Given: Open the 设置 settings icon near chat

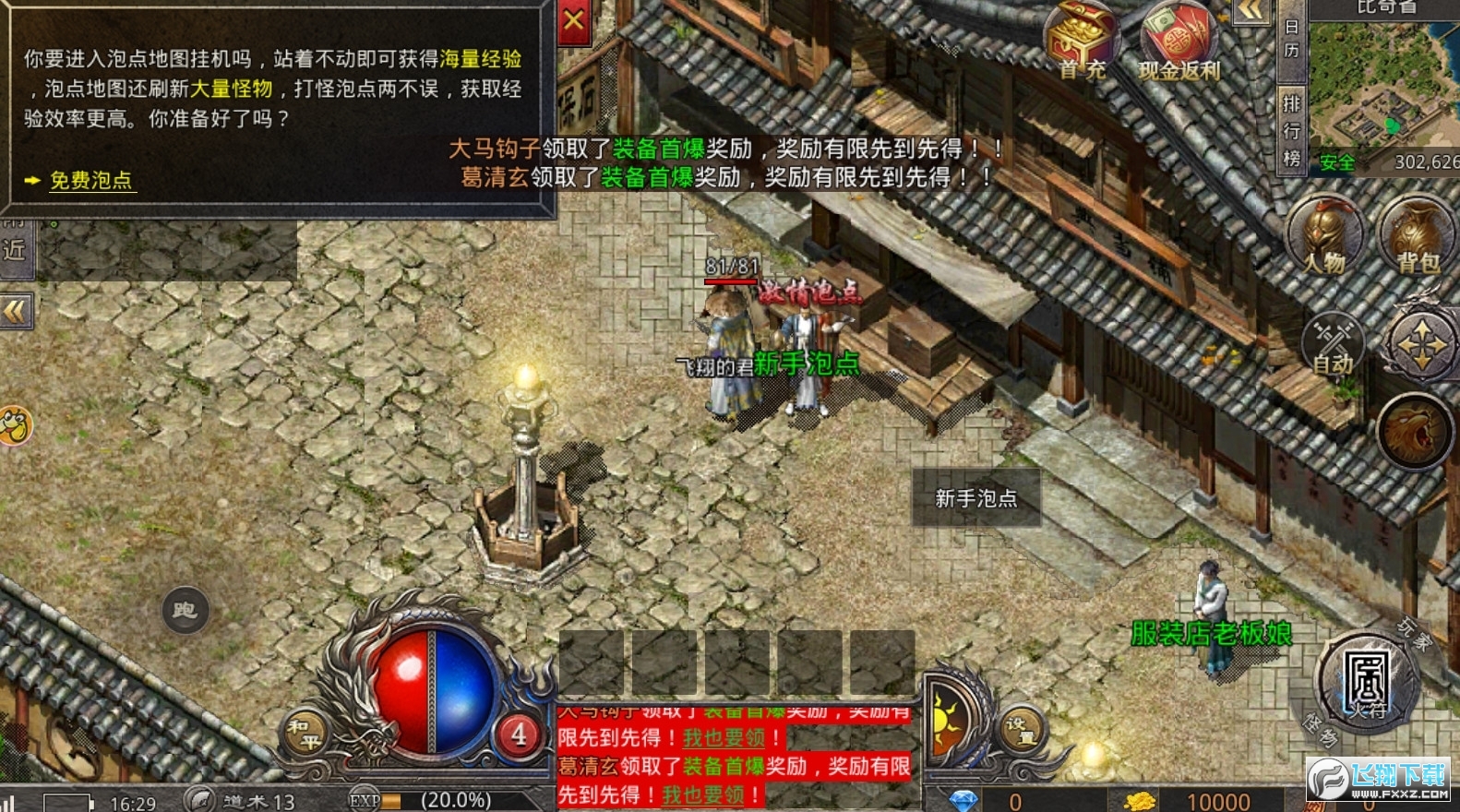Looking at the screenshot, I should pos(1023,725).
